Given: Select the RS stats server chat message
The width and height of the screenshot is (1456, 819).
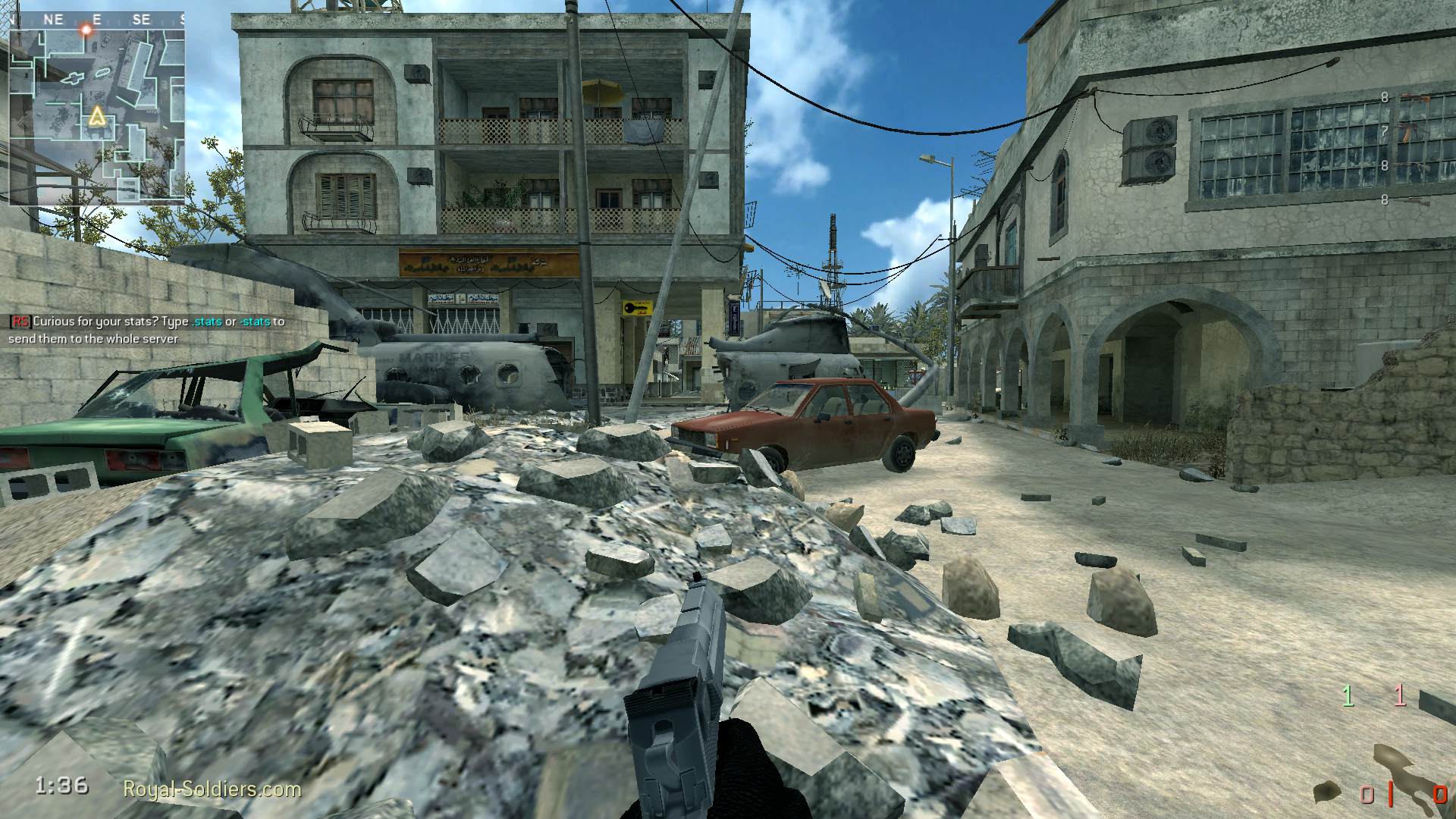Looking at the screenshot, I should click(147, 330).
